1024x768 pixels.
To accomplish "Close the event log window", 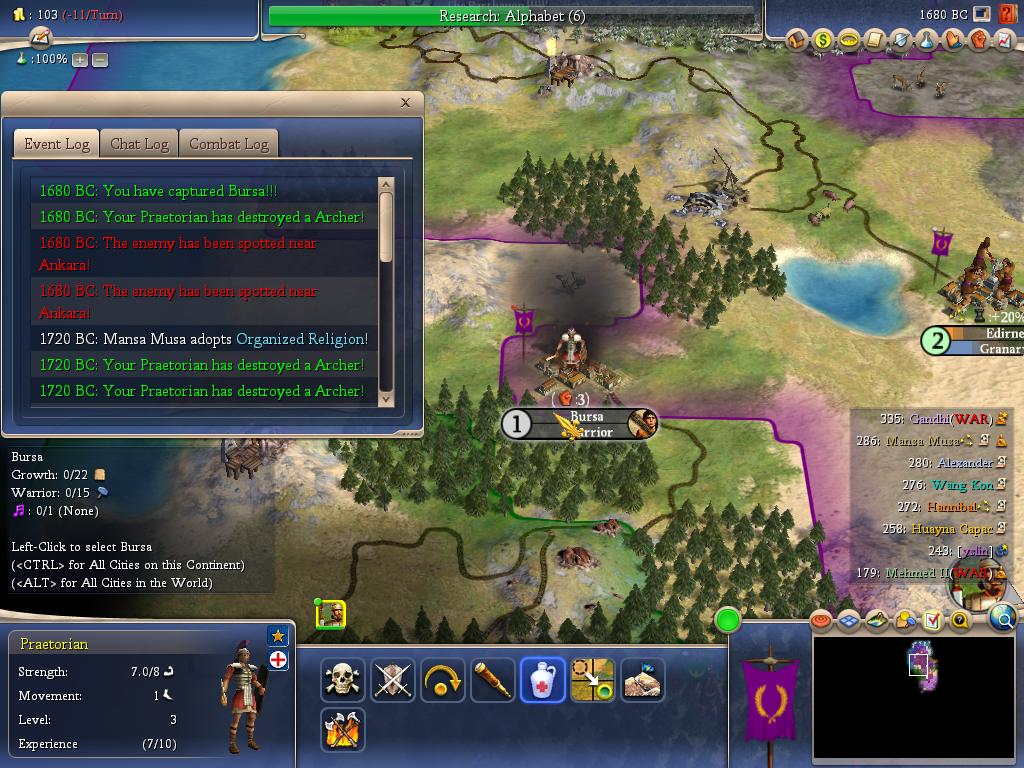I will click(x=405, y=102).
